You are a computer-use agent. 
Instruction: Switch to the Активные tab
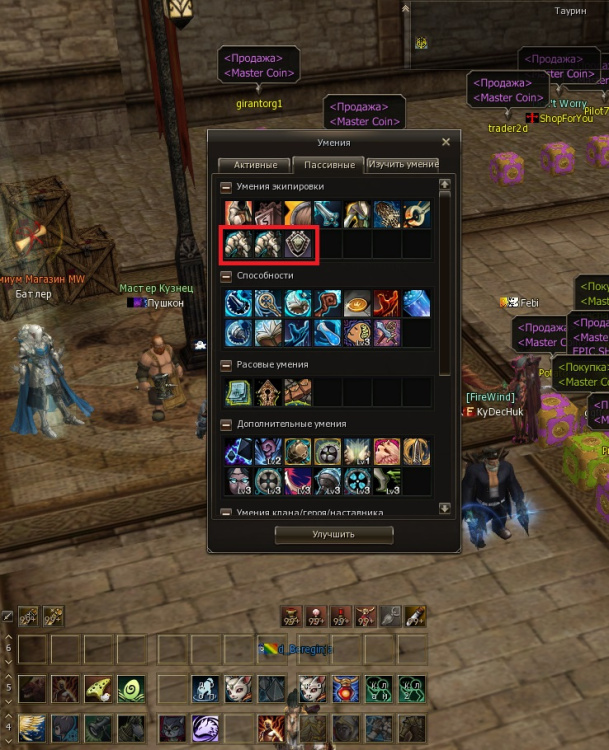tap(254, 164)
